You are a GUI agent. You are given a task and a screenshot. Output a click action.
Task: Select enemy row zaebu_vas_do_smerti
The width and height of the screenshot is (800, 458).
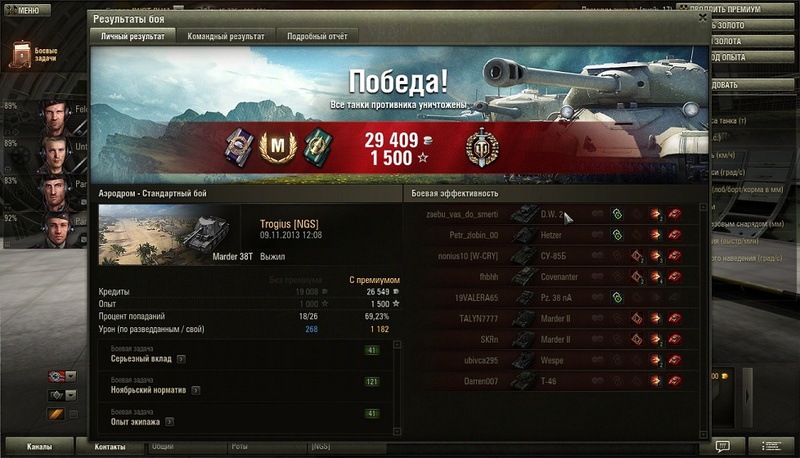[x=552, y=213]
